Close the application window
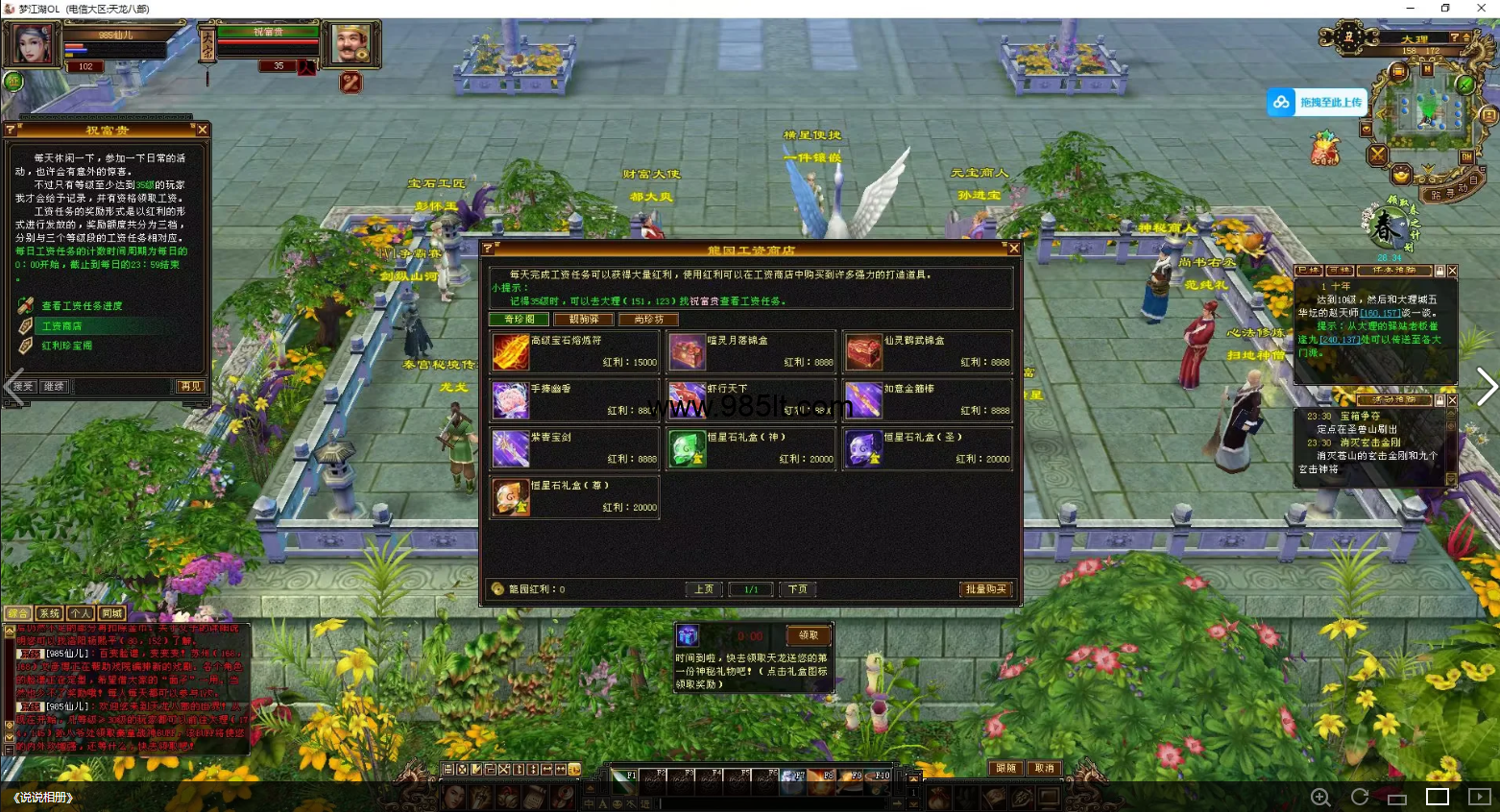1500x812 pixels. (x=1481, y=9)
